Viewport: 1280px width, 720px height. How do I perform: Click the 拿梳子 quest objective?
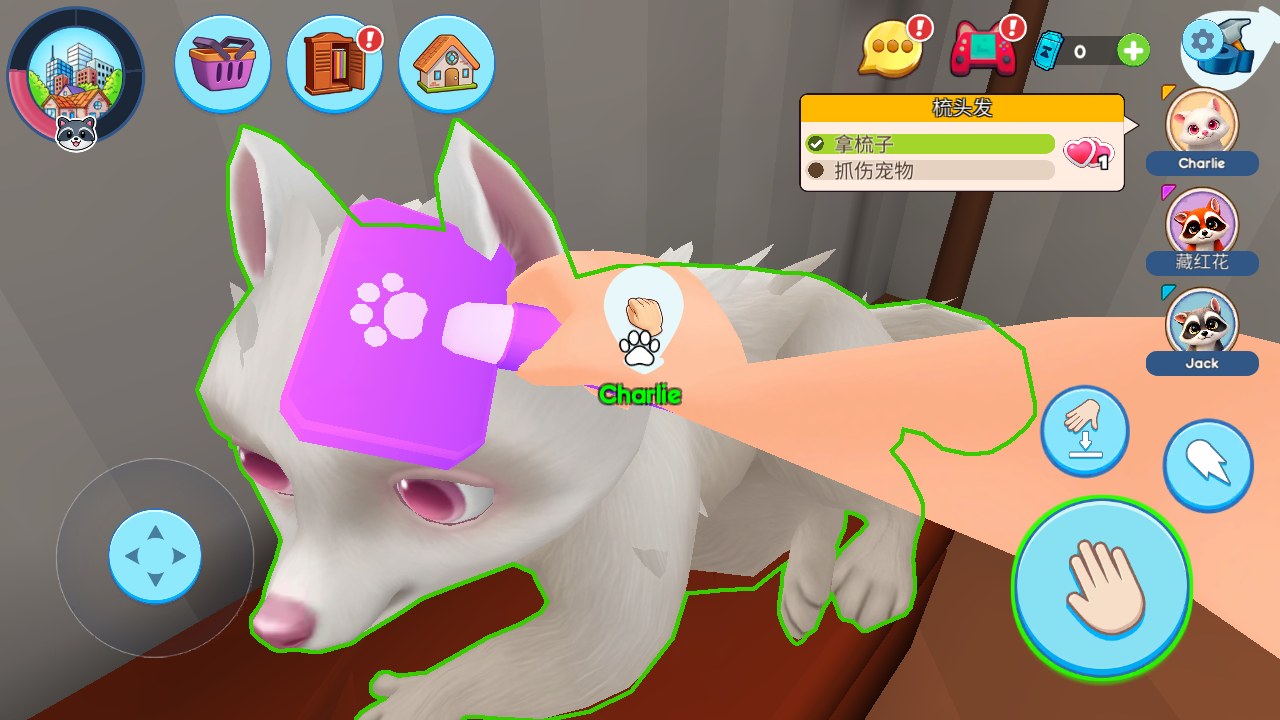click(930, 144)
